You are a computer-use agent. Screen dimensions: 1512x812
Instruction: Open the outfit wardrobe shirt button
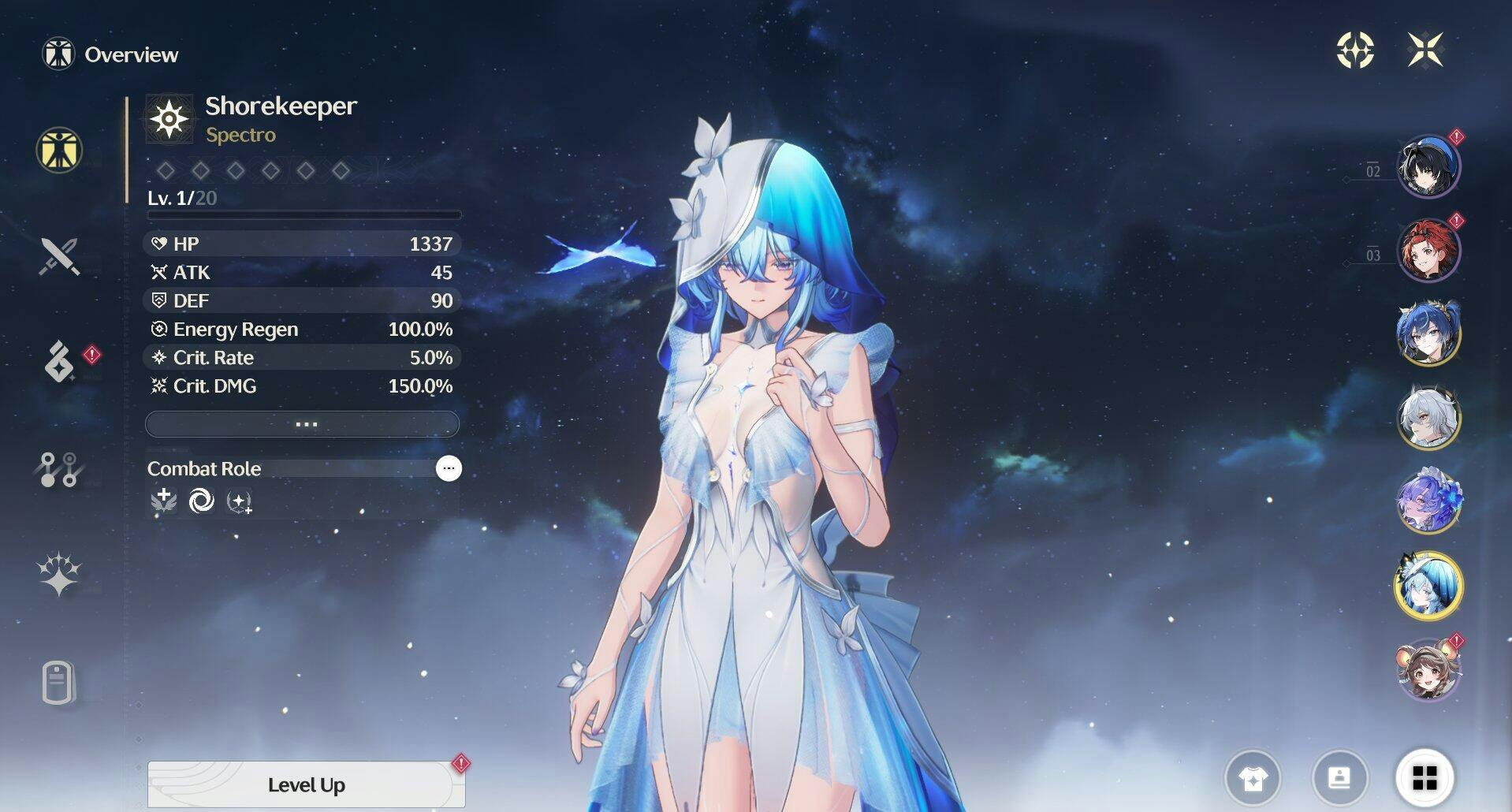[1253, 779]
